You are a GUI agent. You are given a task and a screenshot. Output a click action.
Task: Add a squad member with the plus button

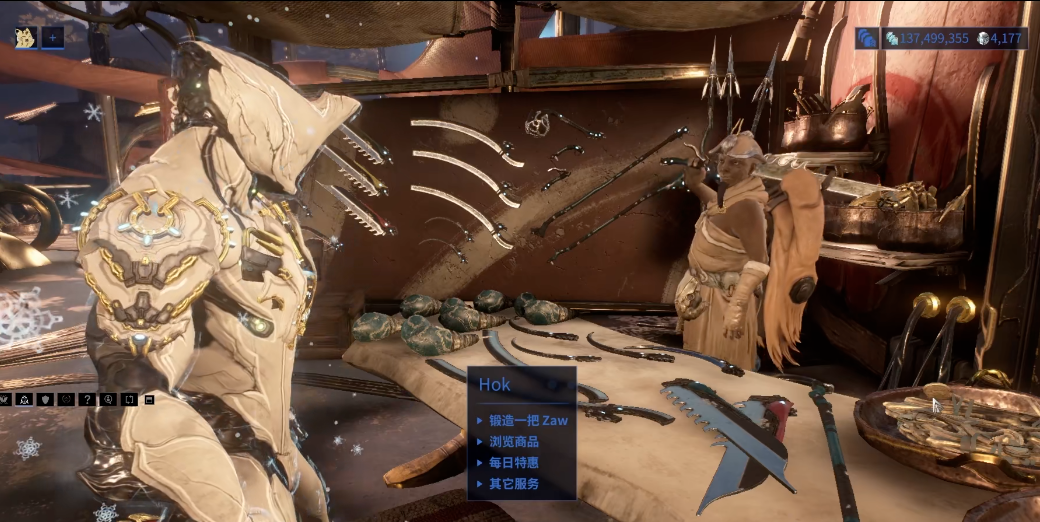click(x=52, y=38)
